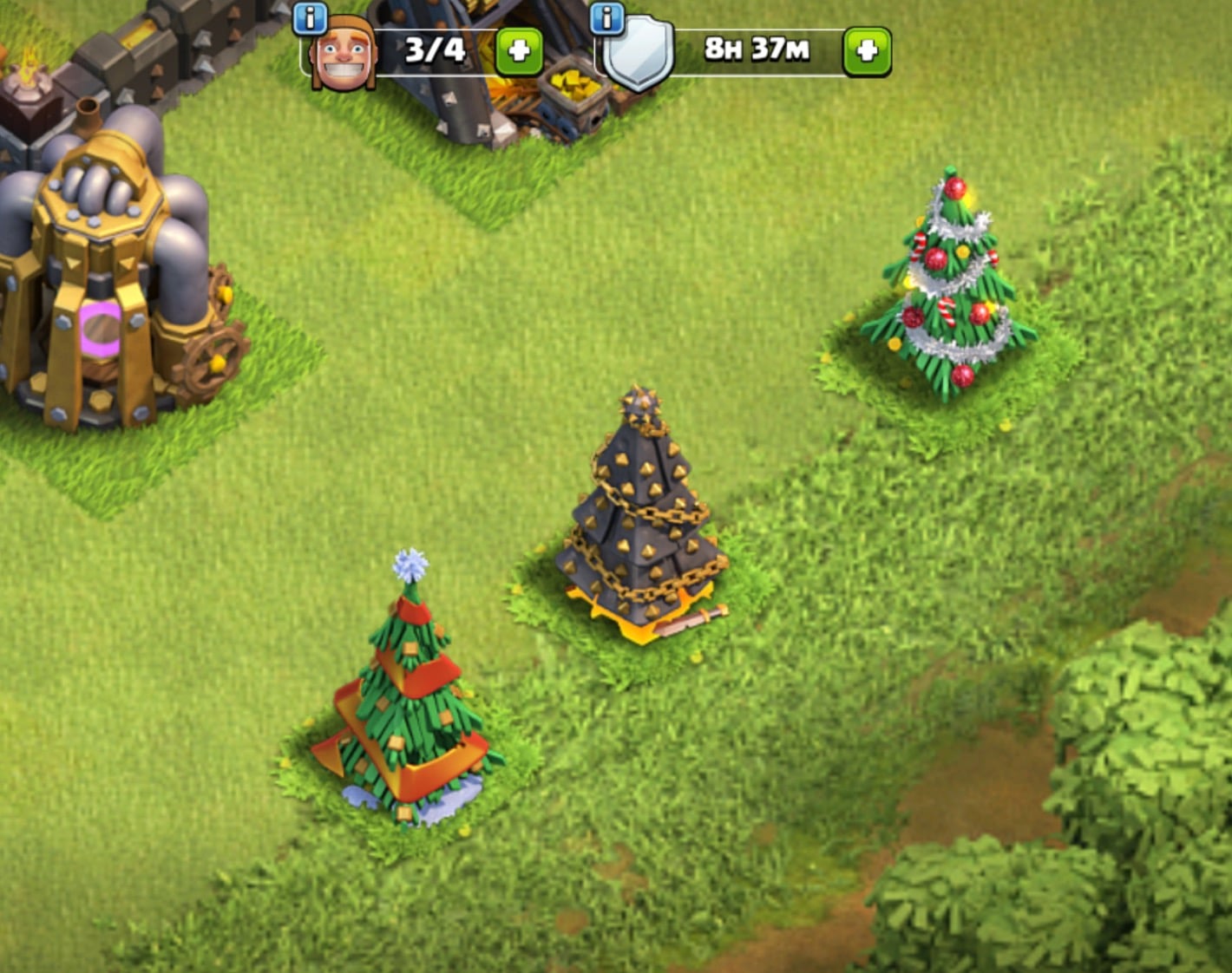Tap the sword at the spiky tree's base
This screenshot has width=1232, height=973.
click(x=690, y=620)
